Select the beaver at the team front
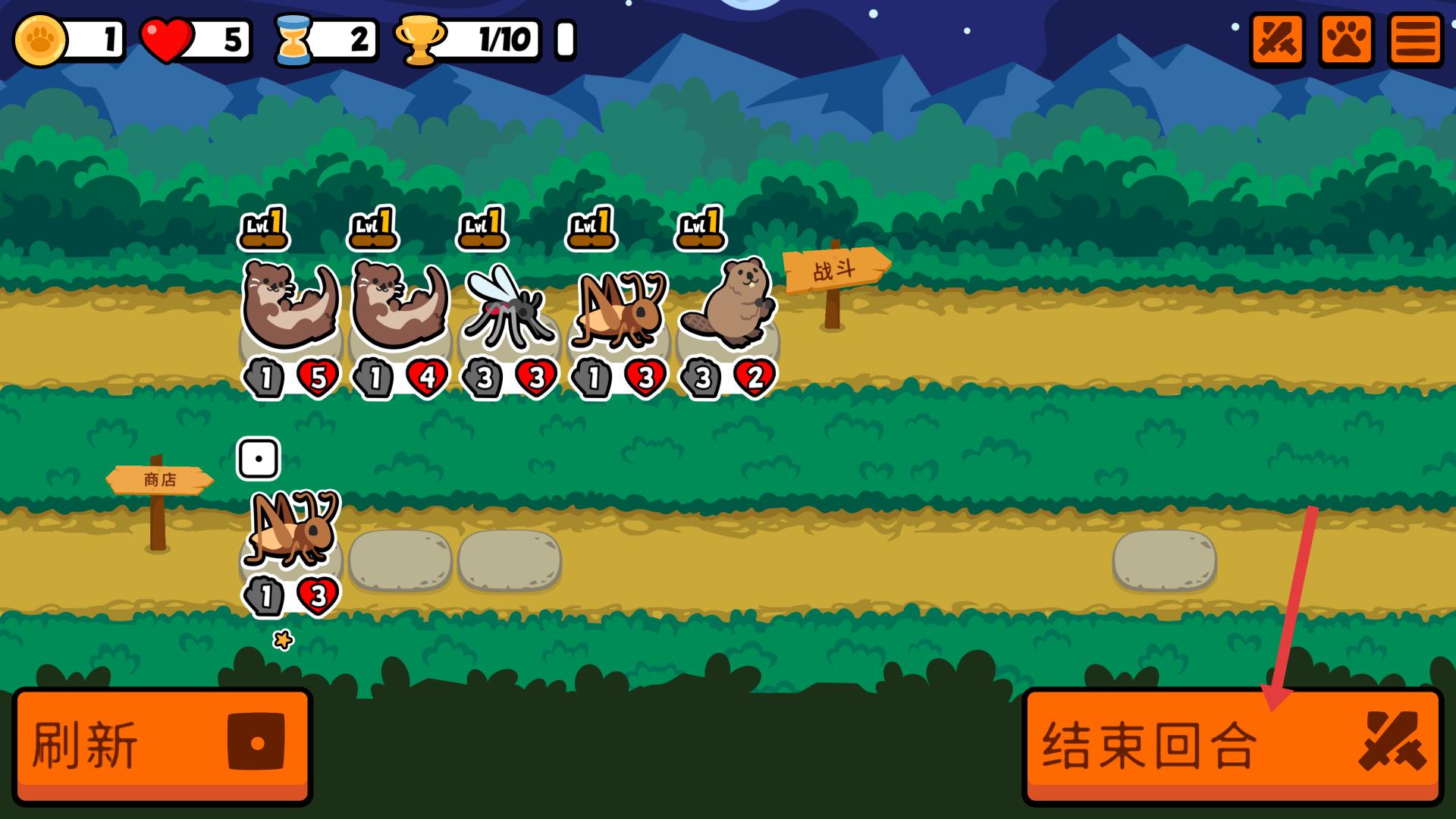Screen dimensions: 1456x819 pos(726,303)
